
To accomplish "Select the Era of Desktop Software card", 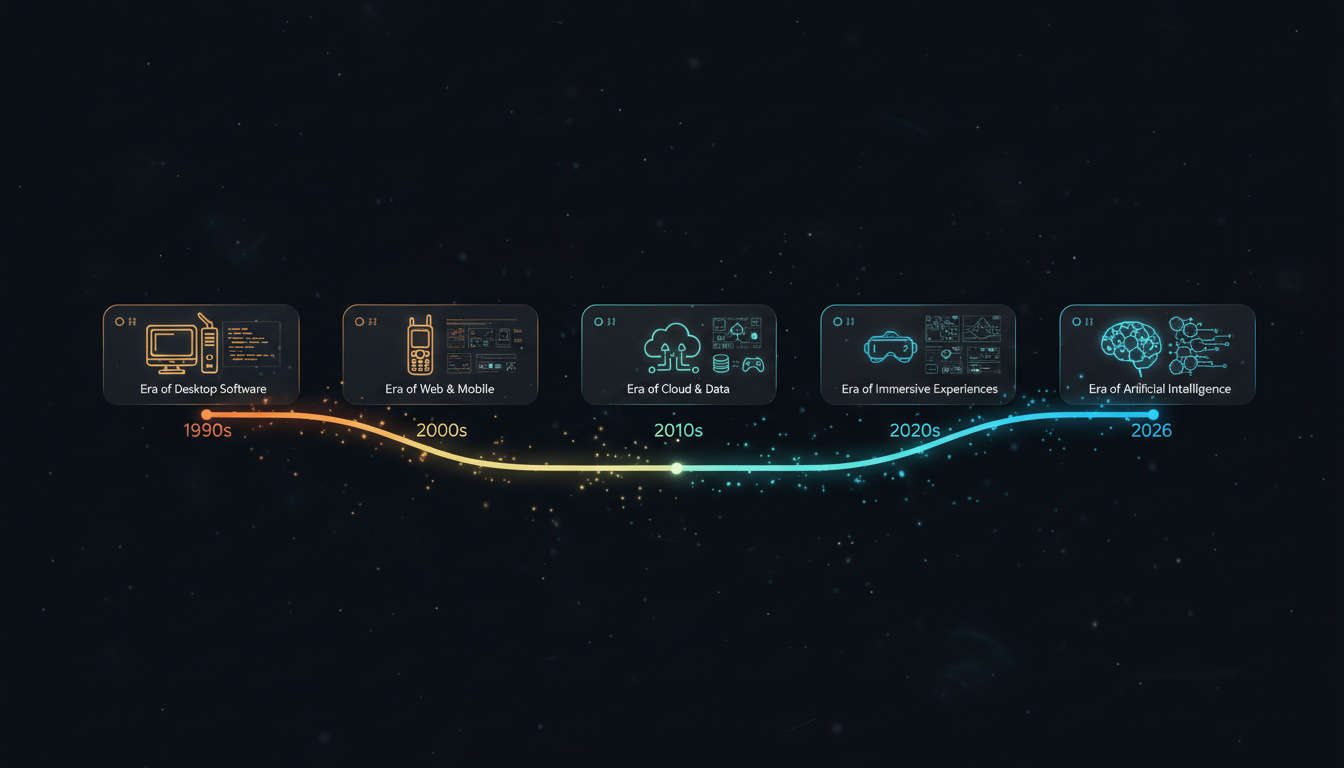I will 201,354.
